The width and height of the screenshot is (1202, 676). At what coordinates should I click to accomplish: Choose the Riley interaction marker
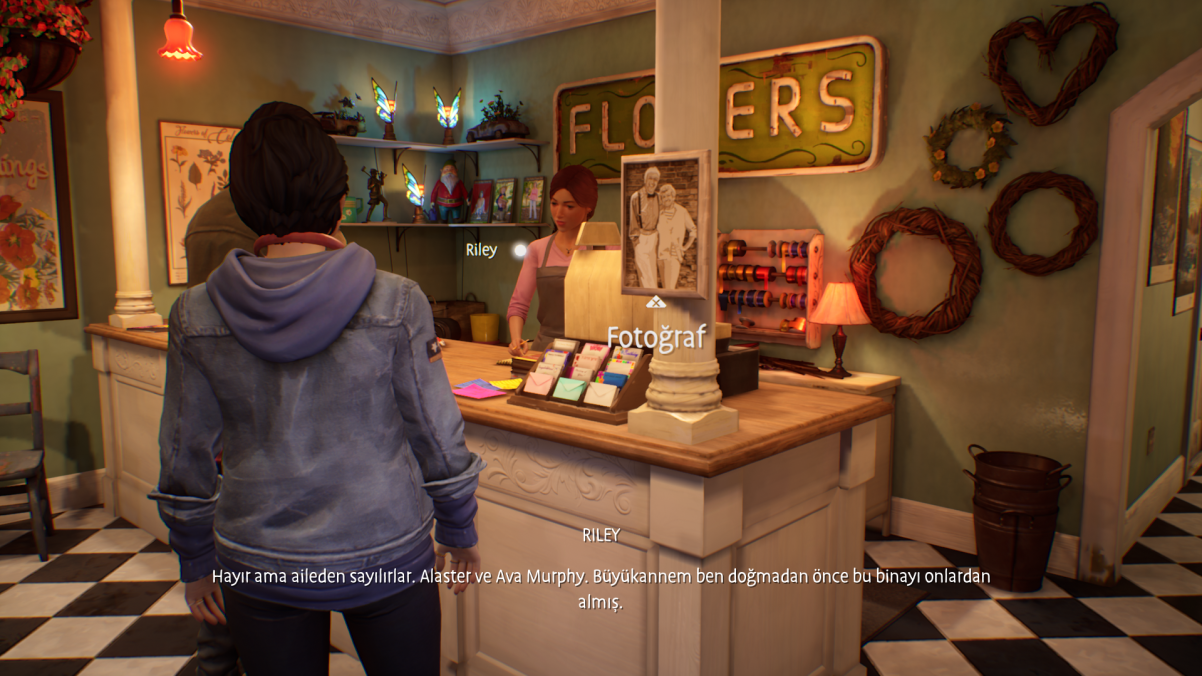pyautogui.click(x=519, y=250)
